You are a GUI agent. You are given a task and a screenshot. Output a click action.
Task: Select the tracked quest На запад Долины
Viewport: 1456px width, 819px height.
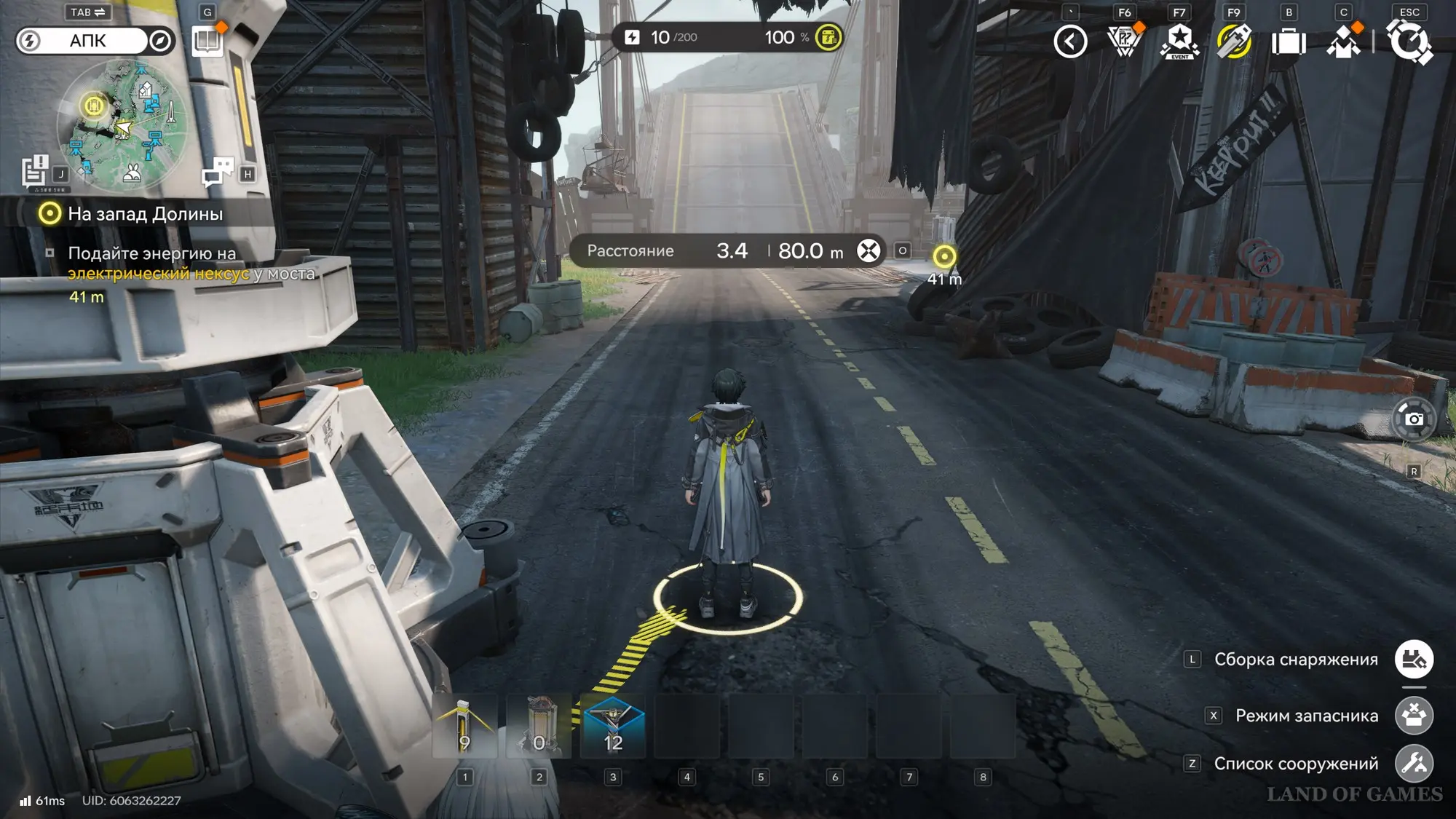click(145, 214)
